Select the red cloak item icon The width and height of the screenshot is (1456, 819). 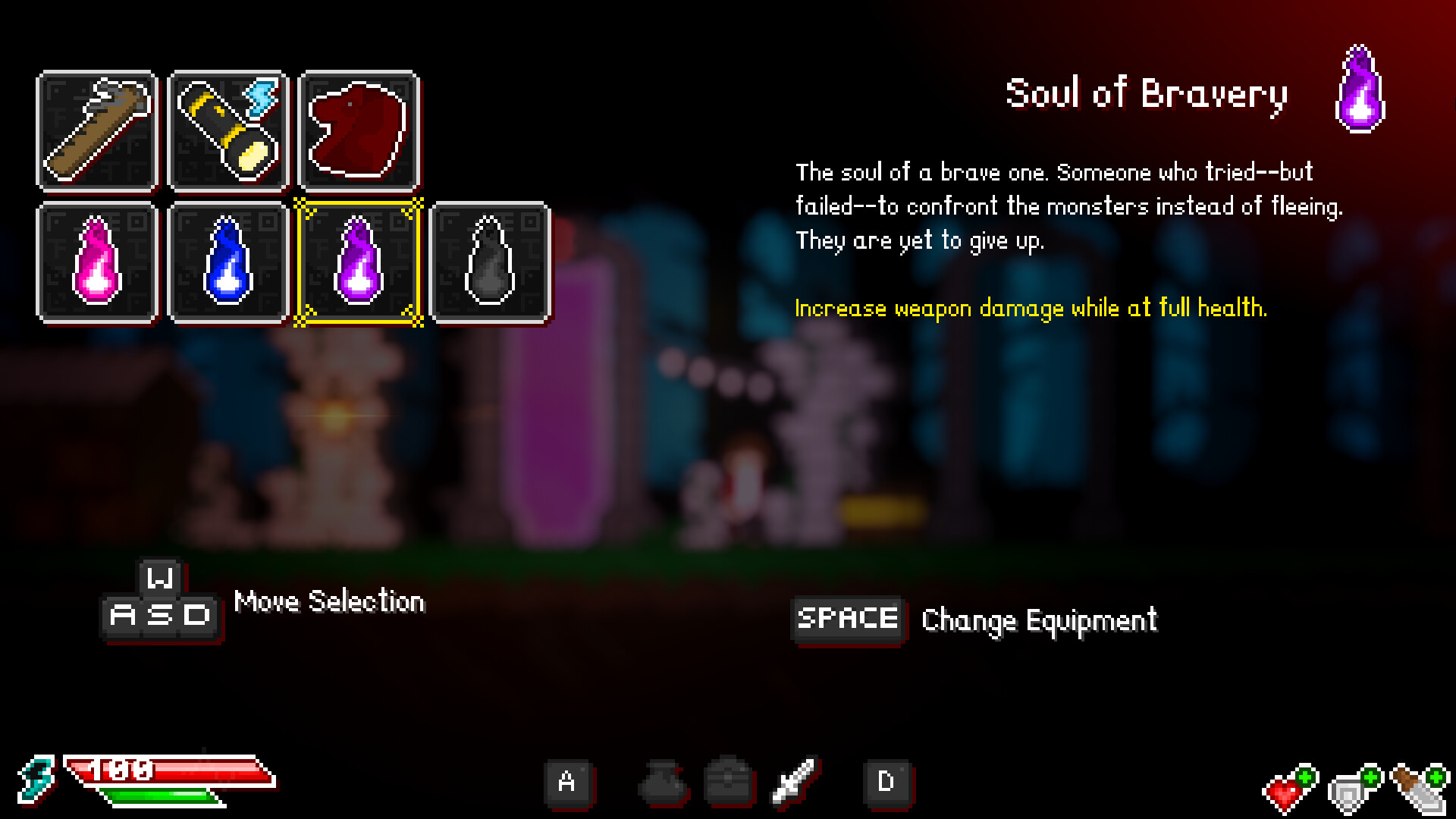pos(358,130)
